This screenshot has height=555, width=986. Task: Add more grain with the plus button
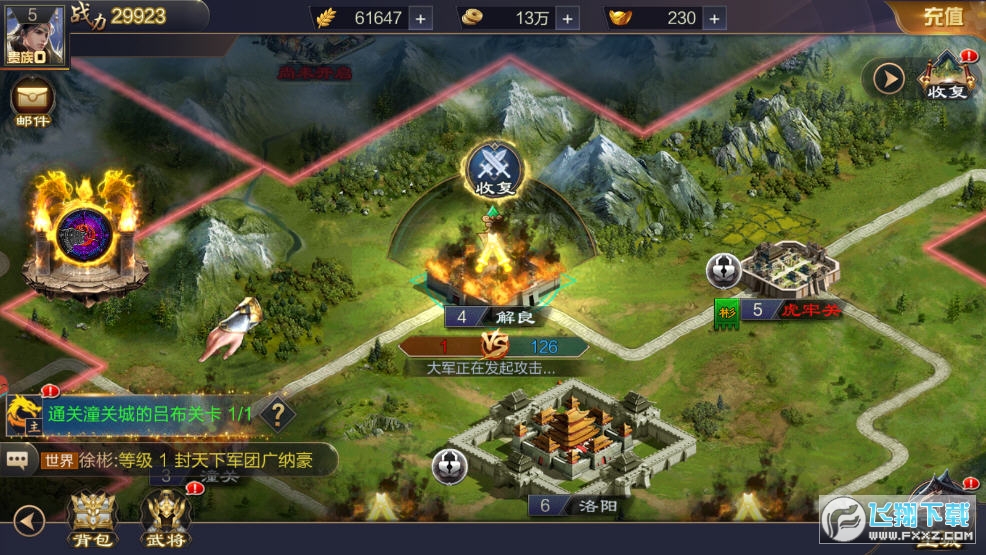coord(419,18)
